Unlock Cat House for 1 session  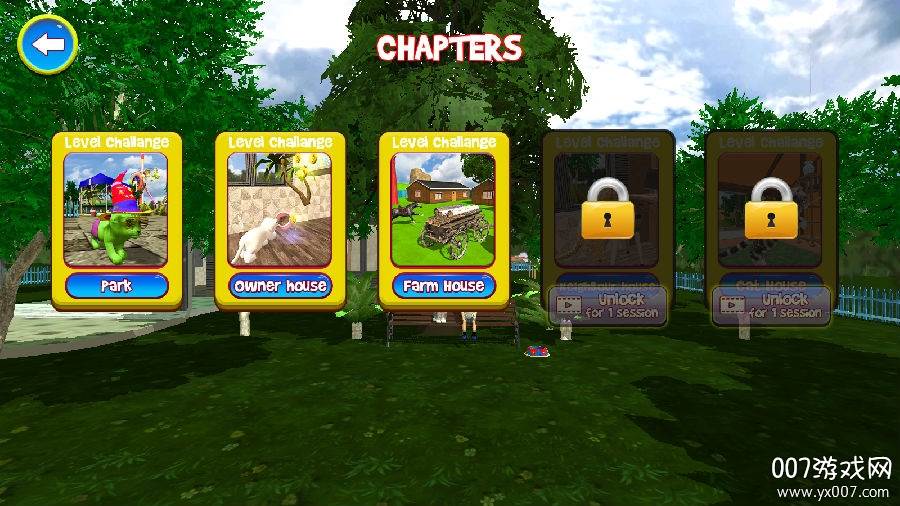[771, 305]
